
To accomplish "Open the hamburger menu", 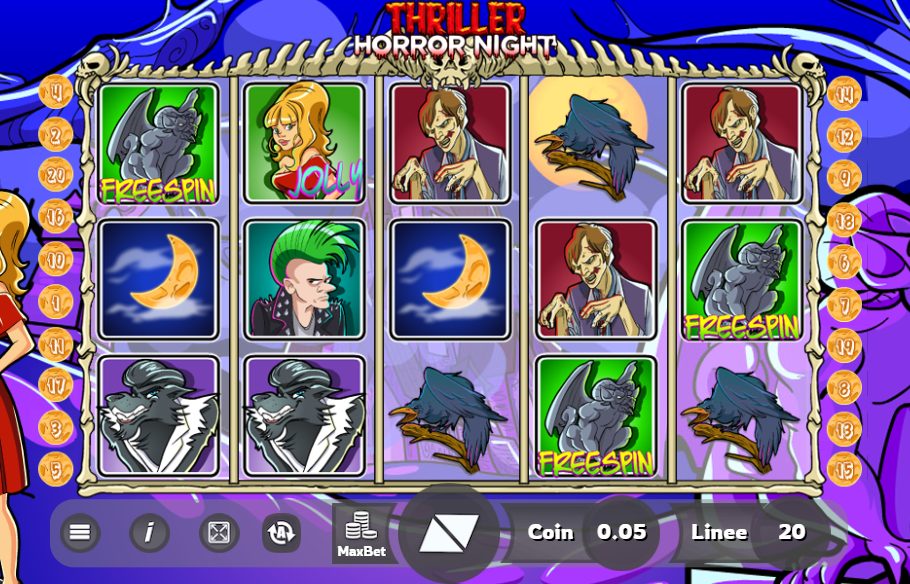I will (x=80, y=532).
